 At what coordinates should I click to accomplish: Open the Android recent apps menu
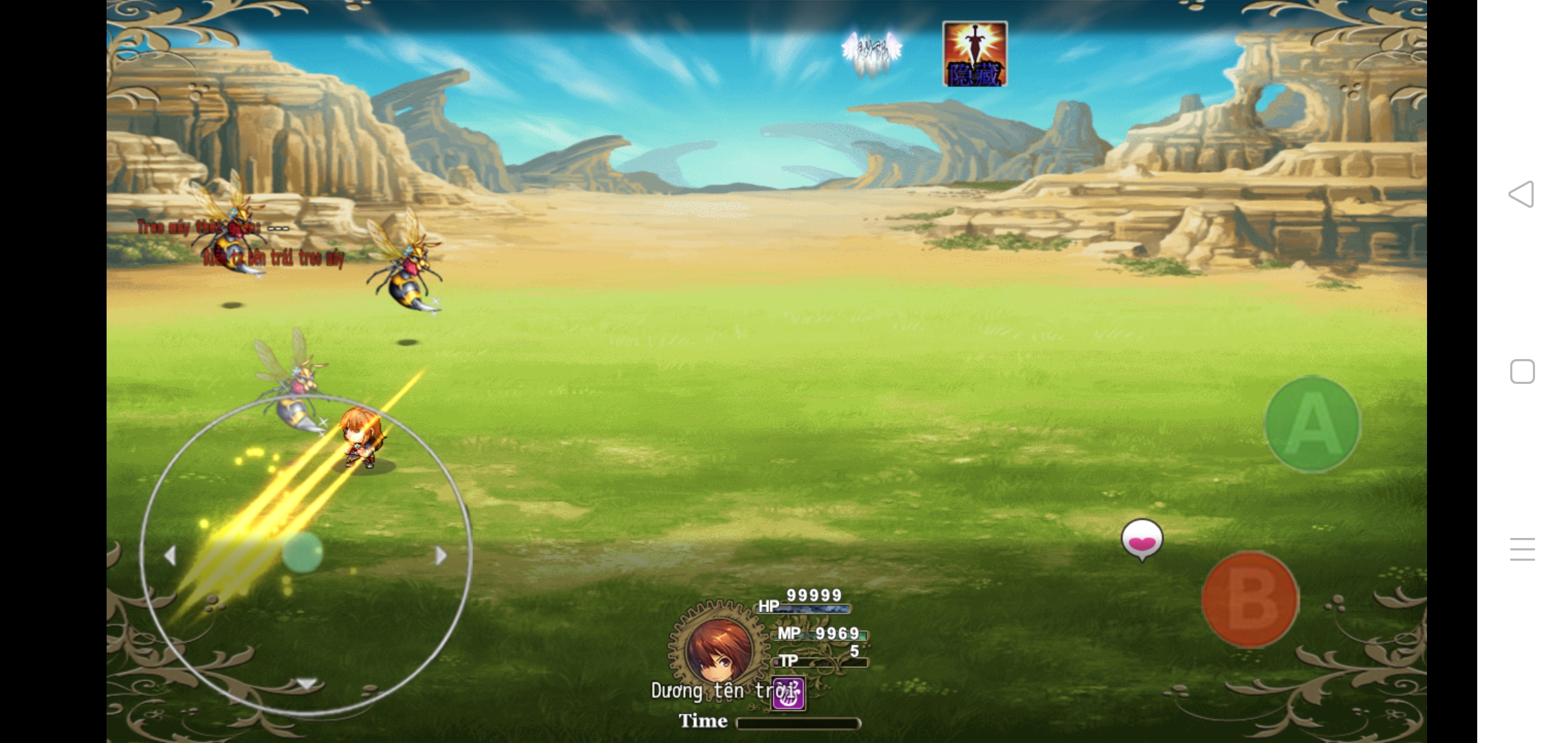pyautogui.click(x=1522, y=549)
